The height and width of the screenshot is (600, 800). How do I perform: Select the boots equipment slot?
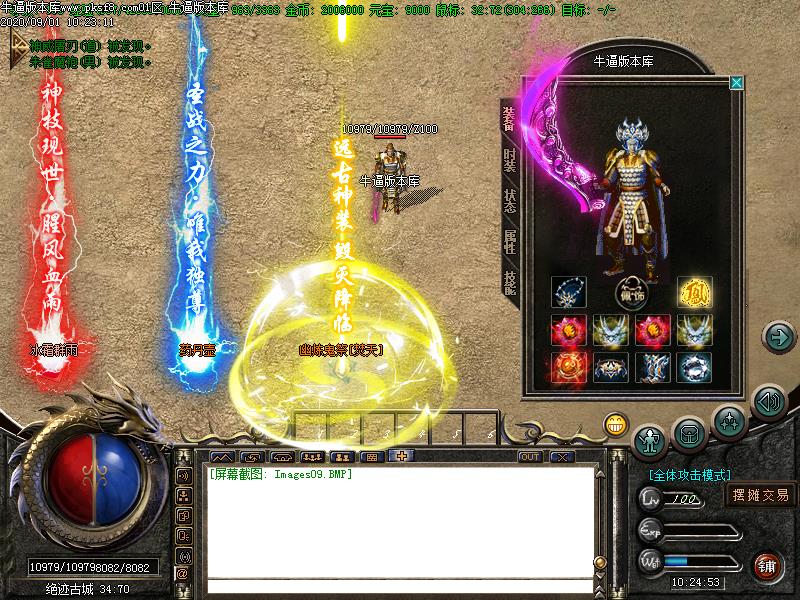coord(652,367)
